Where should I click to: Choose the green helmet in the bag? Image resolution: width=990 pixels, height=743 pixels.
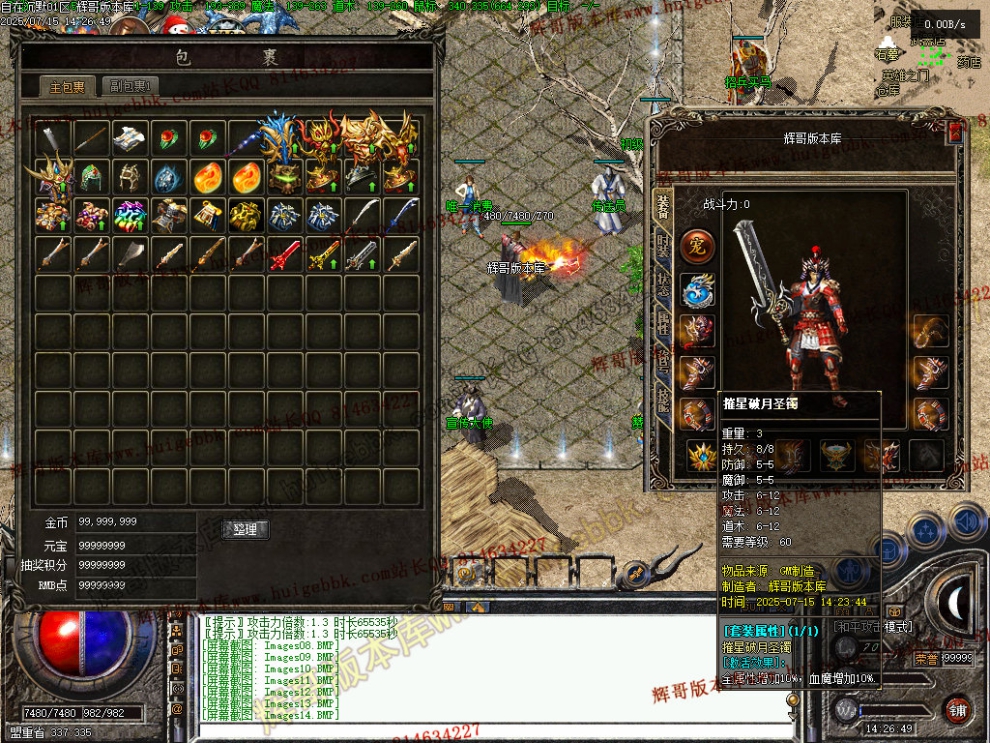point(91,177)
